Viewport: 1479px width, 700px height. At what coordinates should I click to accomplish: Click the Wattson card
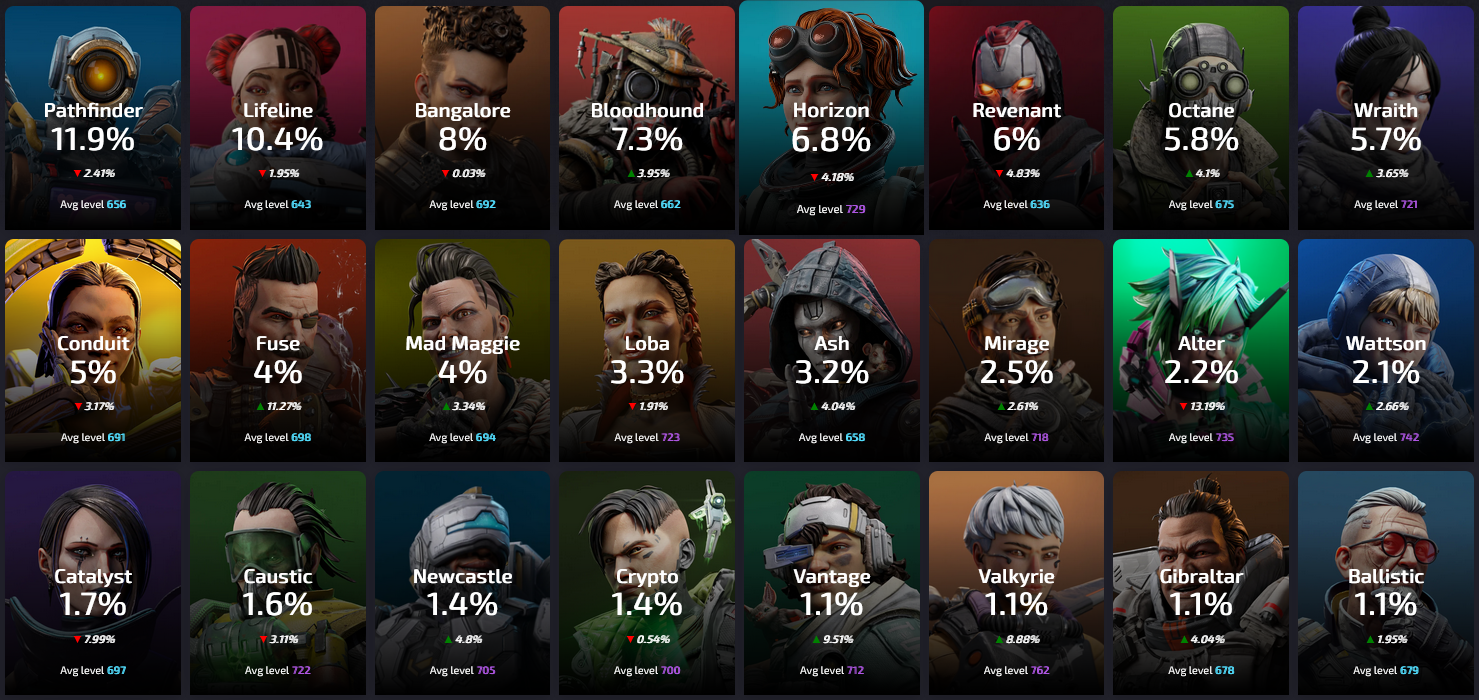click(x=1385, y=351)
